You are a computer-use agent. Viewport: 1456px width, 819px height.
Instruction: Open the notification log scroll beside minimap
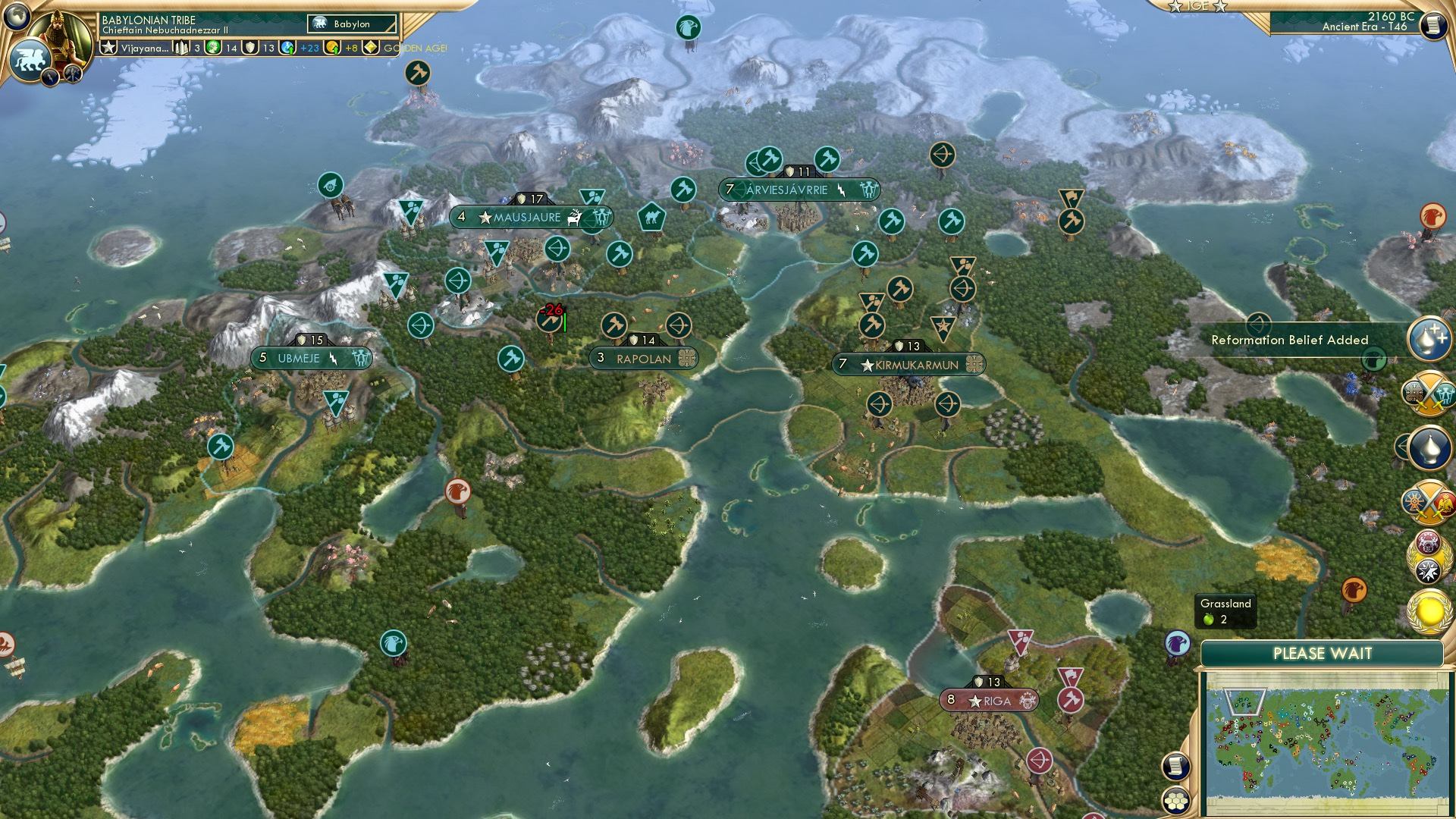(x=1176, y=767)
